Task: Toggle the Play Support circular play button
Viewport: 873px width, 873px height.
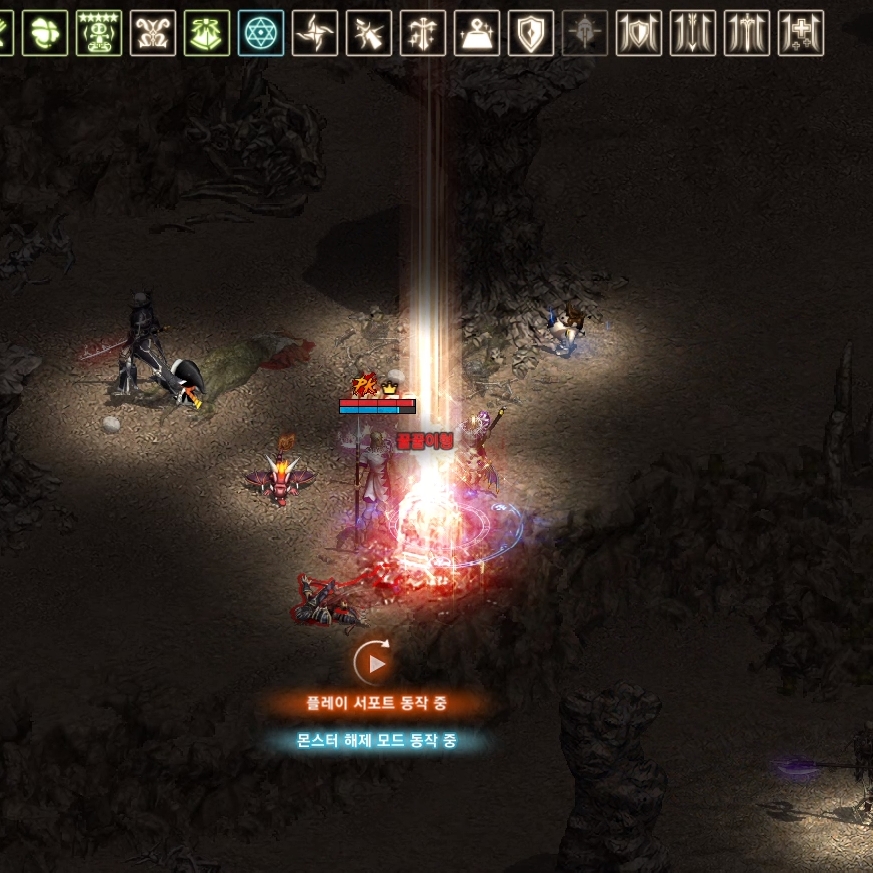Action: pyautogui.click(x=374, y=662)
